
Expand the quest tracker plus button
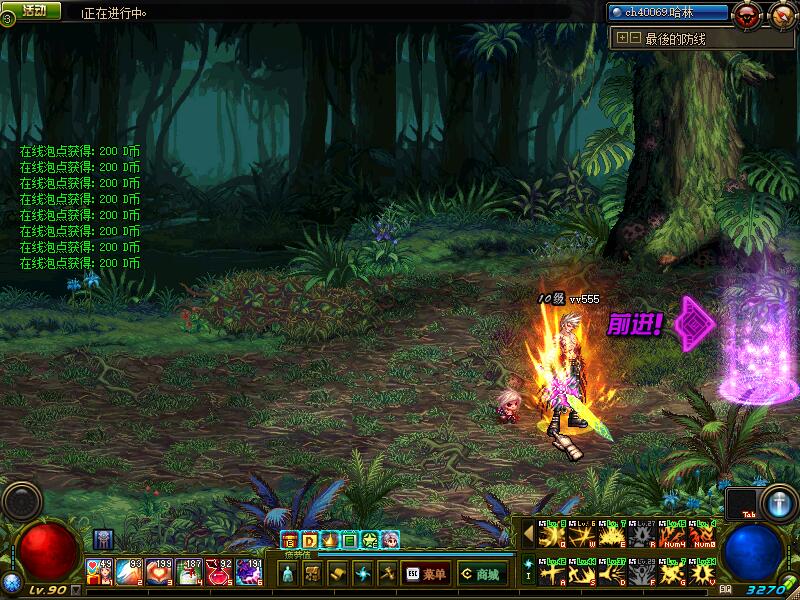[x=622, y=38]
